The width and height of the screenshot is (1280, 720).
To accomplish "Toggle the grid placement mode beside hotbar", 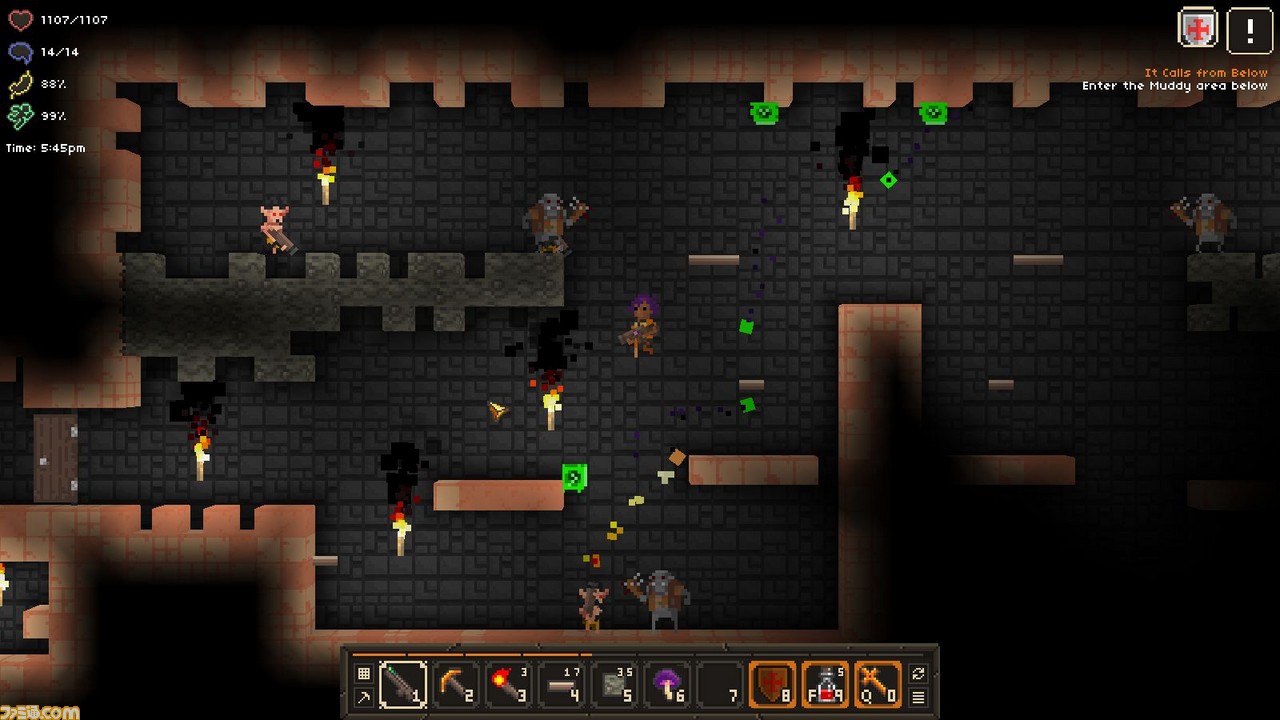I will (x=363, y=671).
